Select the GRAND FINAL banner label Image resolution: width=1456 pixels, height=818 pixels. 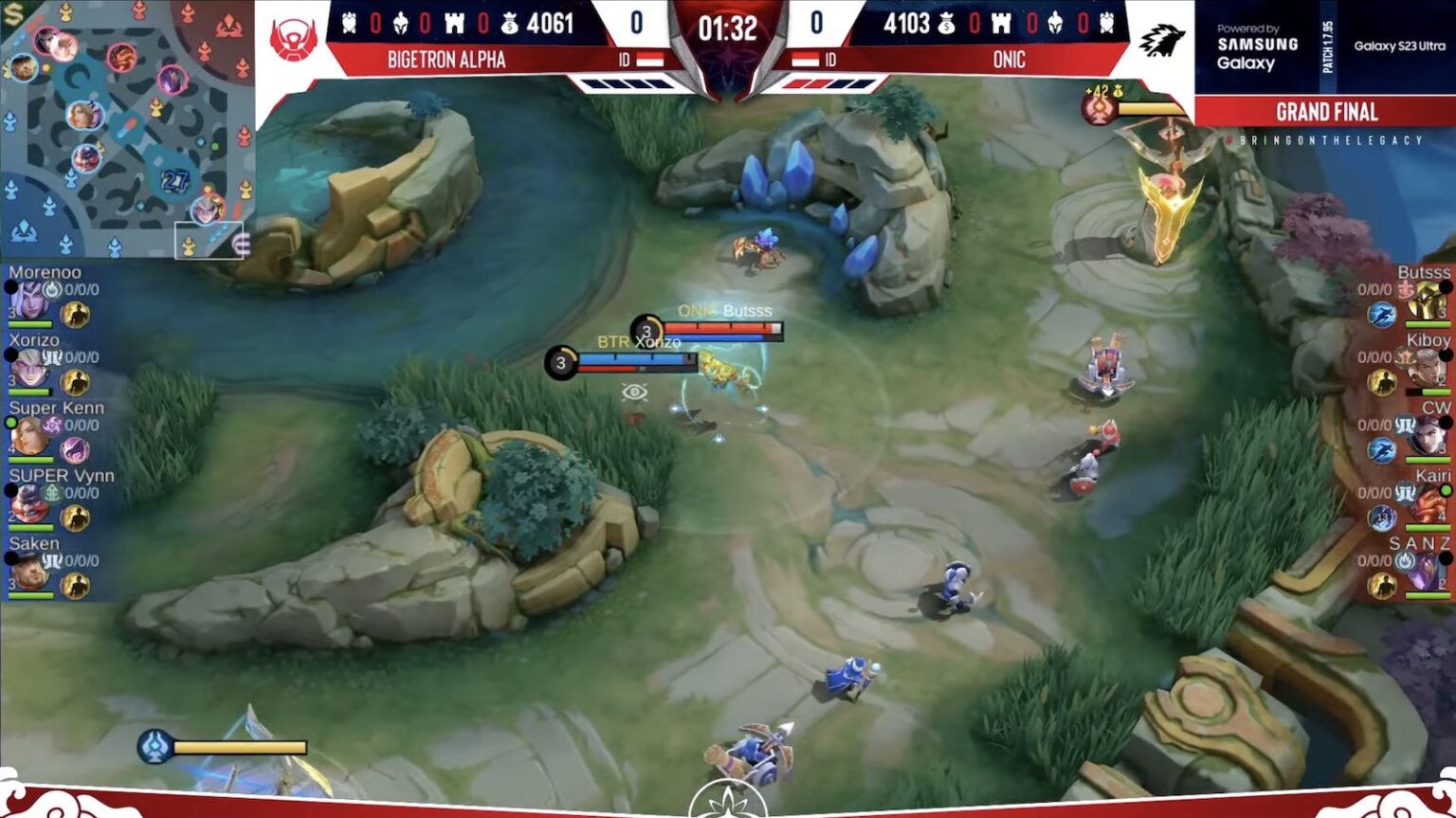(1325, 112)
